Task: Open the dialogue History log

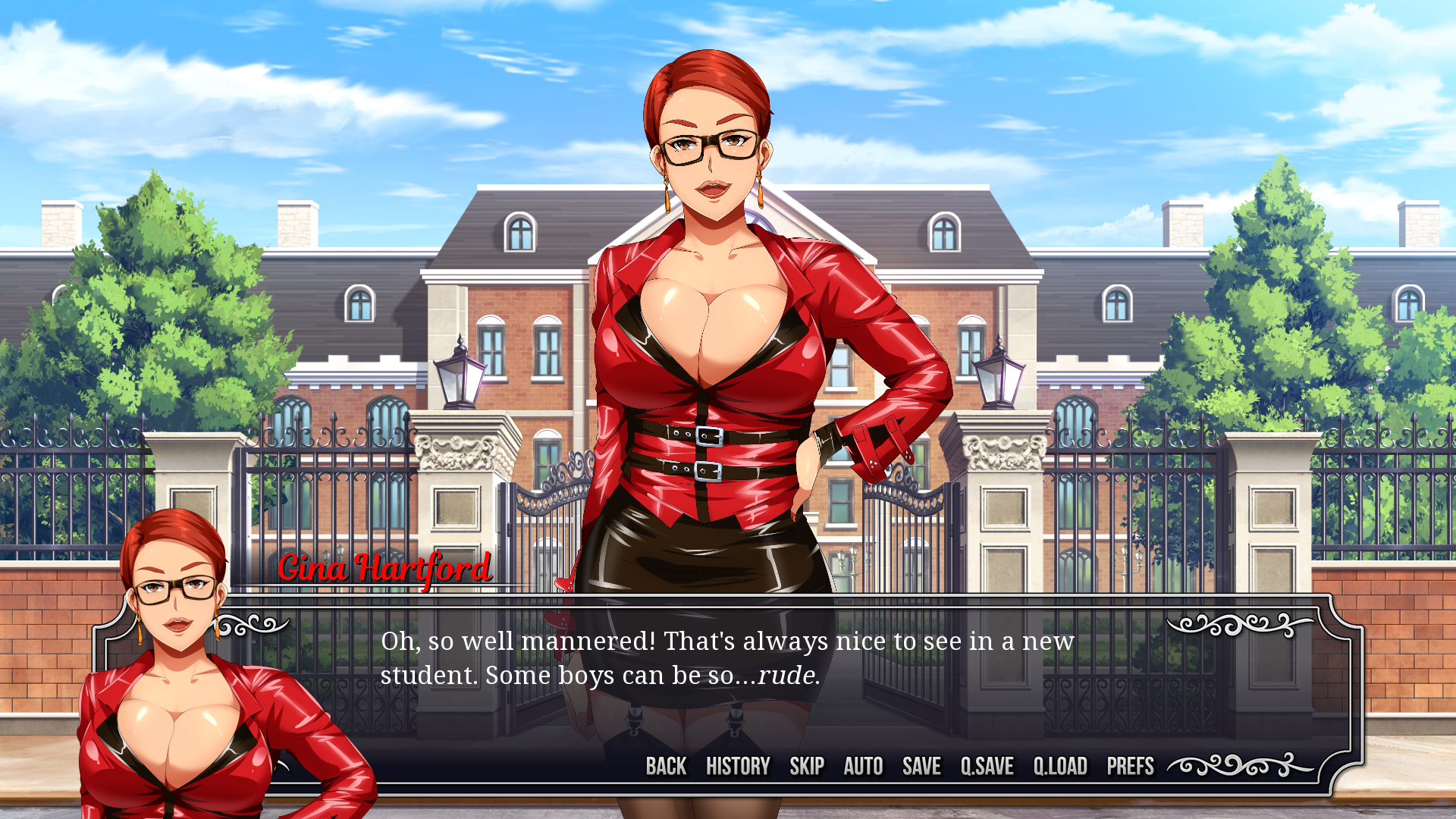Action: [738, 766]
